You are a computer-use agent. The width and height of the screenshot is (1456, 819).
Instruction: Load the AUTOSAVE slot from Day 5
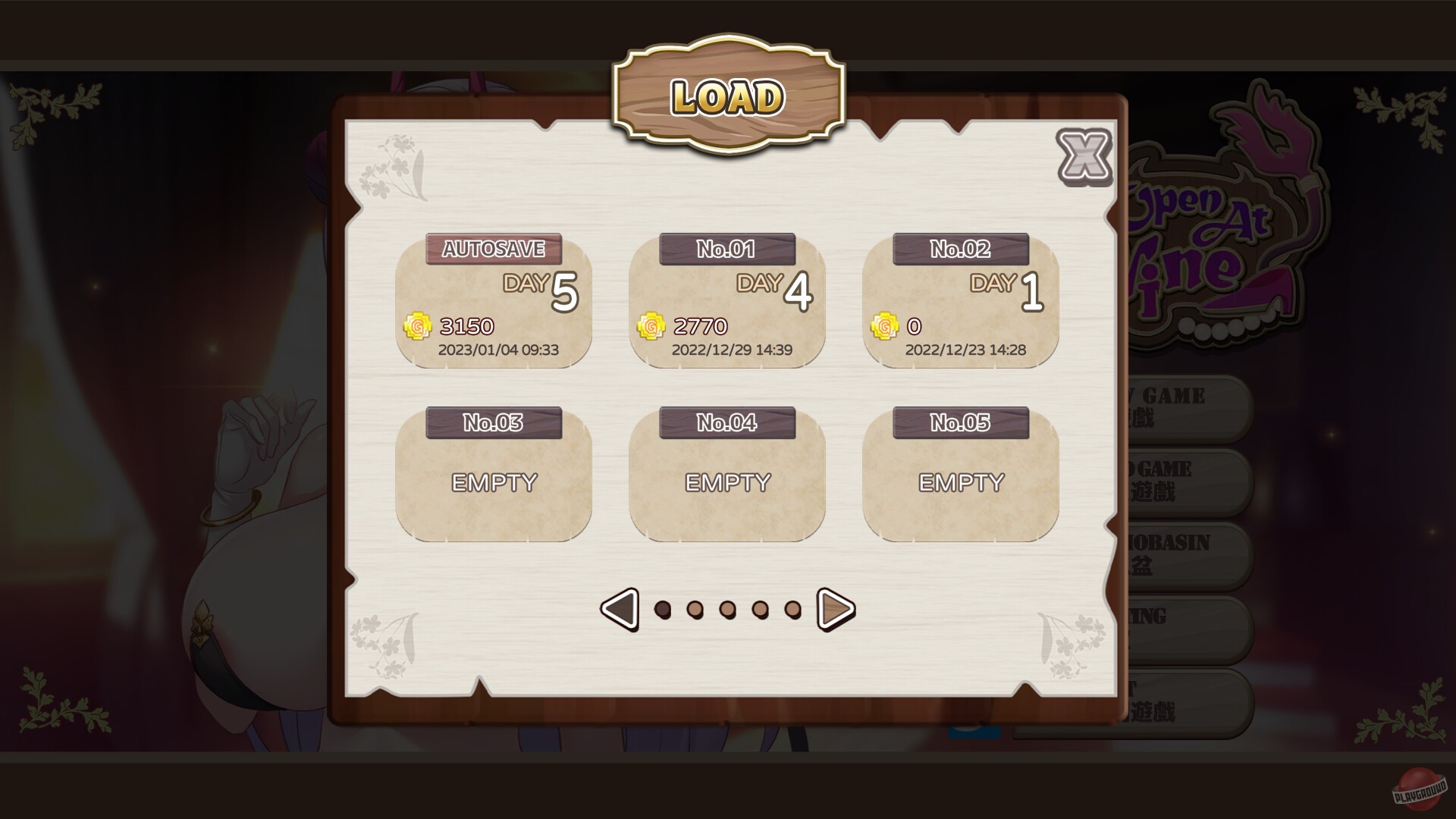tap(494, 303)
